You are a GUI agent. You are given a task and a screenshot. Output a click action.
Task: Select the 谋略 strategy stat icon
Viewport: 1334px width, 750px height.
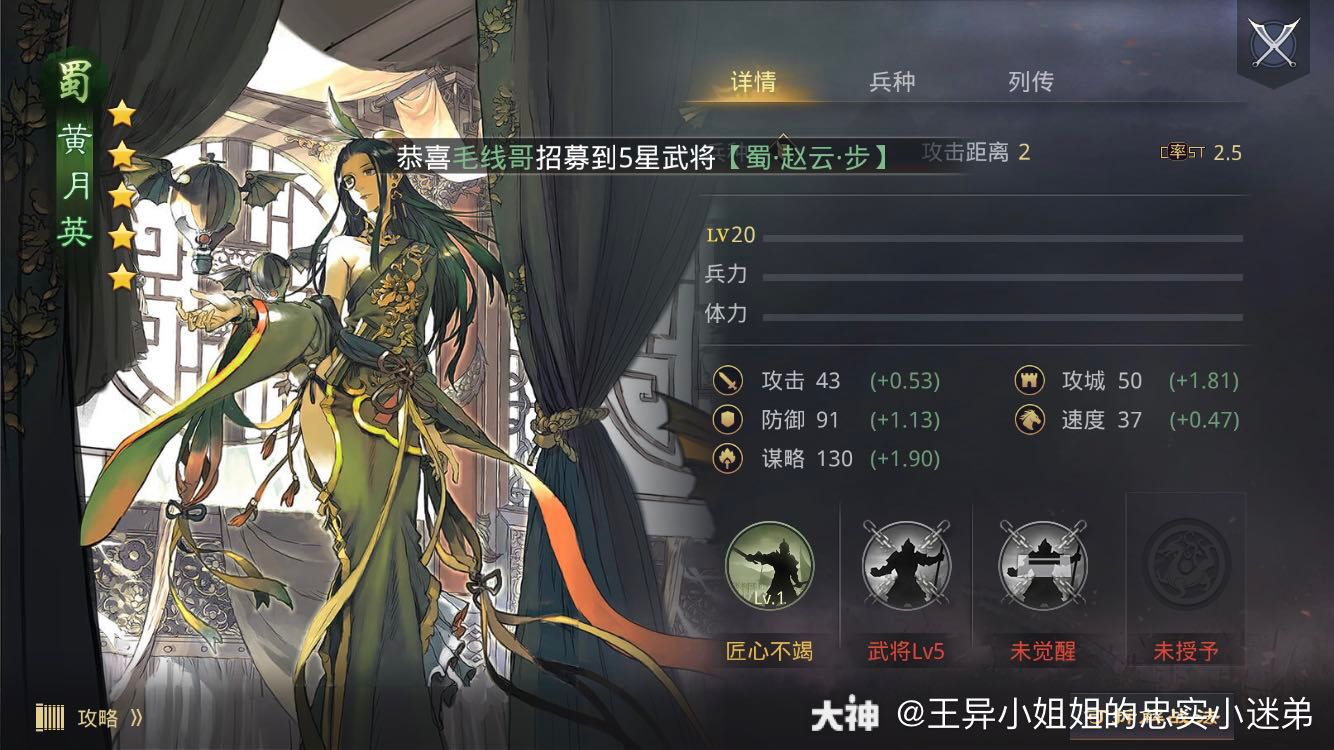727,459
